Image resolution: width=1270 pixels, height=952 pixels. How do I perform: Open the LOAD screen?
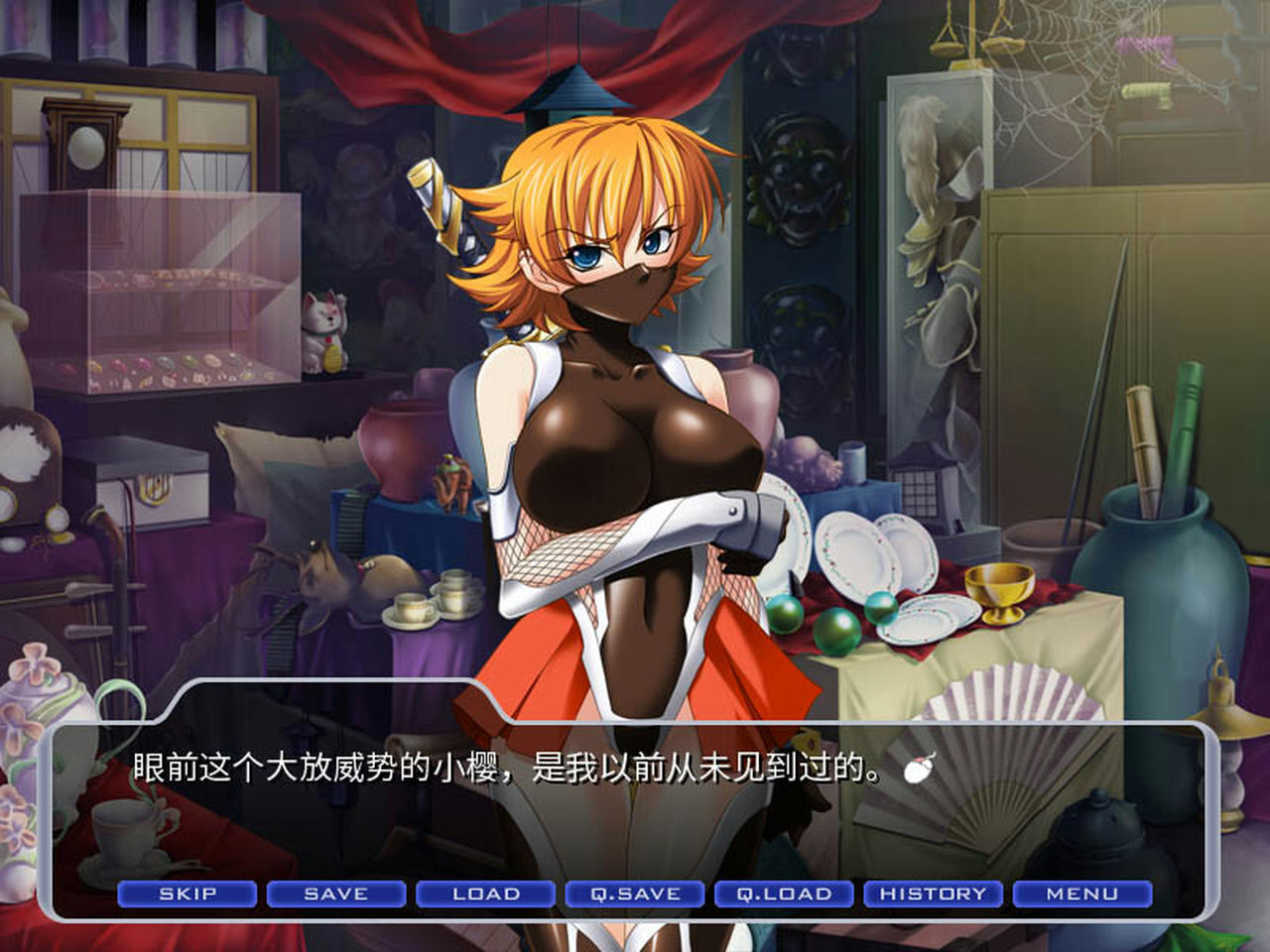click(486, 893)
